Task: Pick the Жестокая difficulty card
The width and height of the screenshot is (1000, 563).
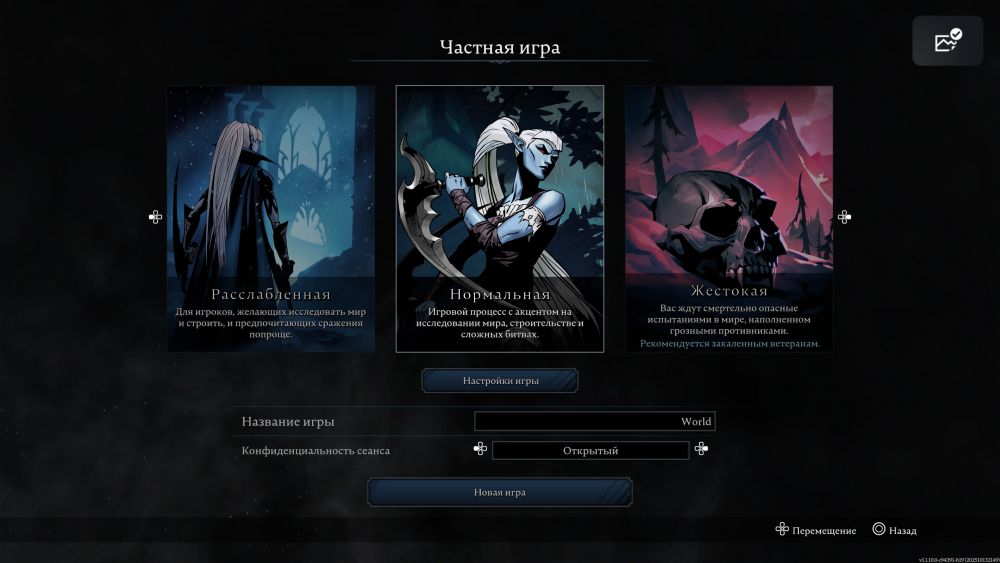Action: pyautogui.click(x=729, y=218)
